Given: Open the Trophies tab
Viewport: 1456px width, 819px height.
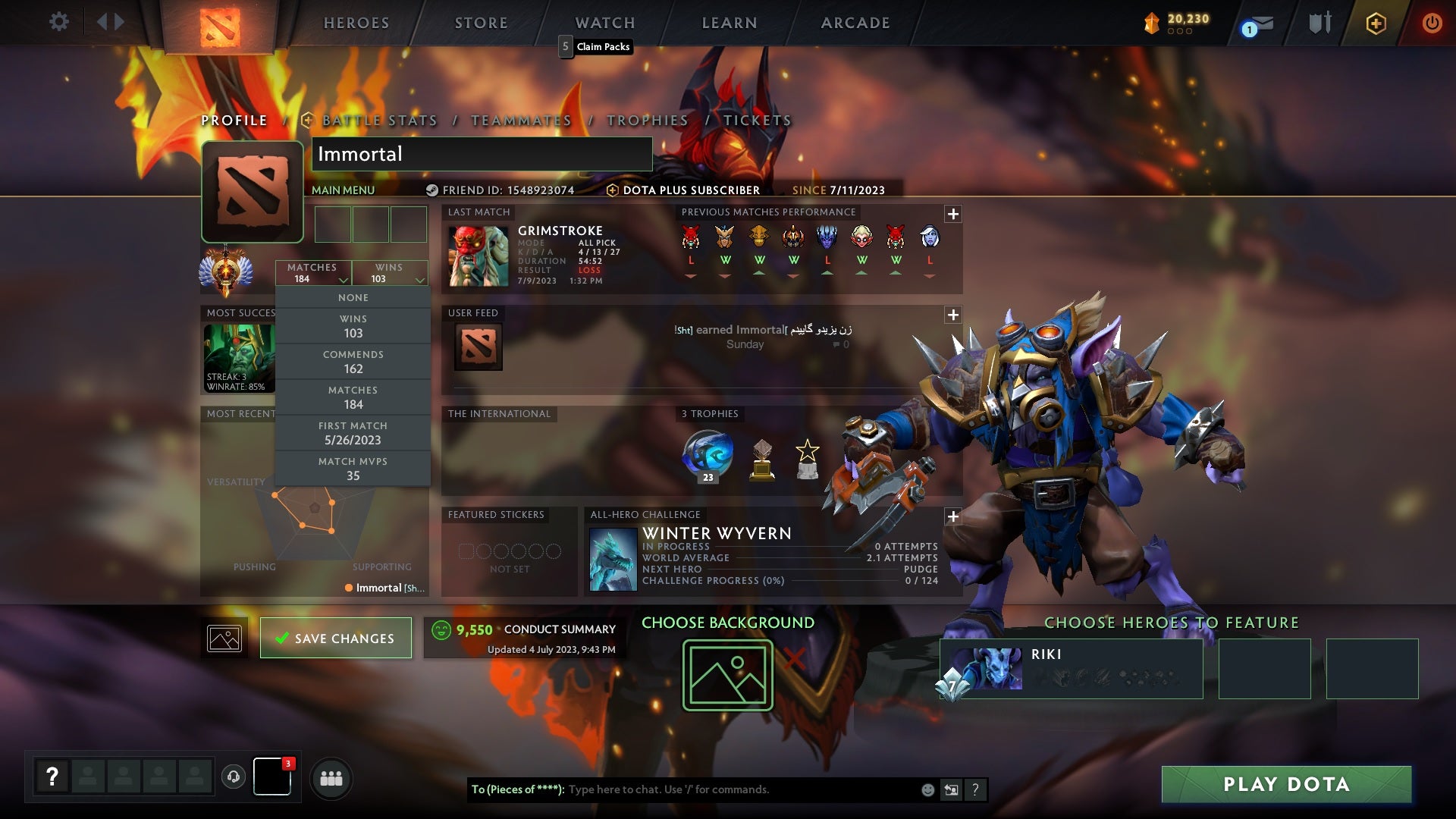Looking at the screenshot, I should click(x=646, y=120).
